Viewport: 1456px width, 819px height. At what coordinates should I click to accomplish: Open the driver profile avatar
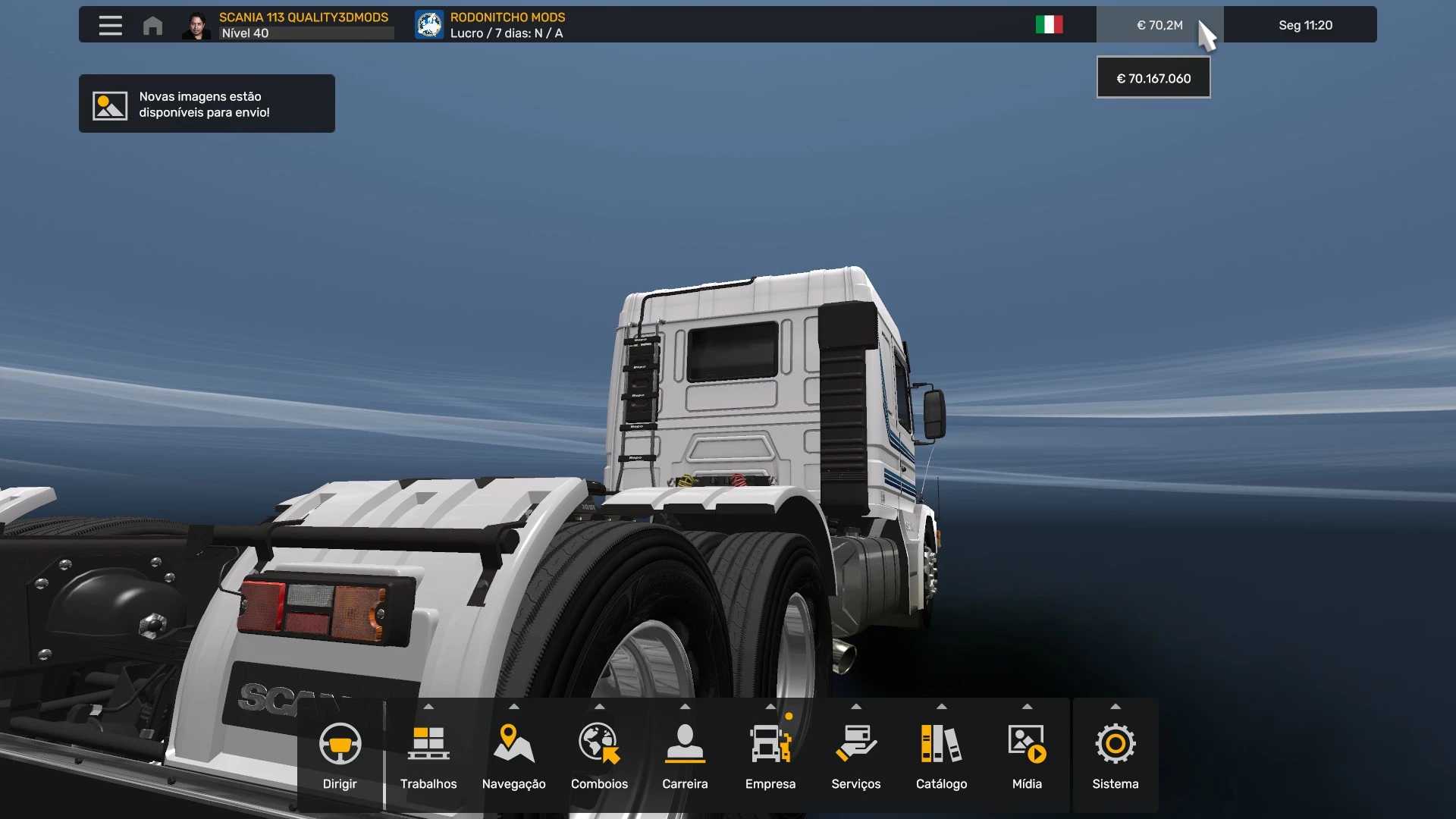[x=196, y=26]
